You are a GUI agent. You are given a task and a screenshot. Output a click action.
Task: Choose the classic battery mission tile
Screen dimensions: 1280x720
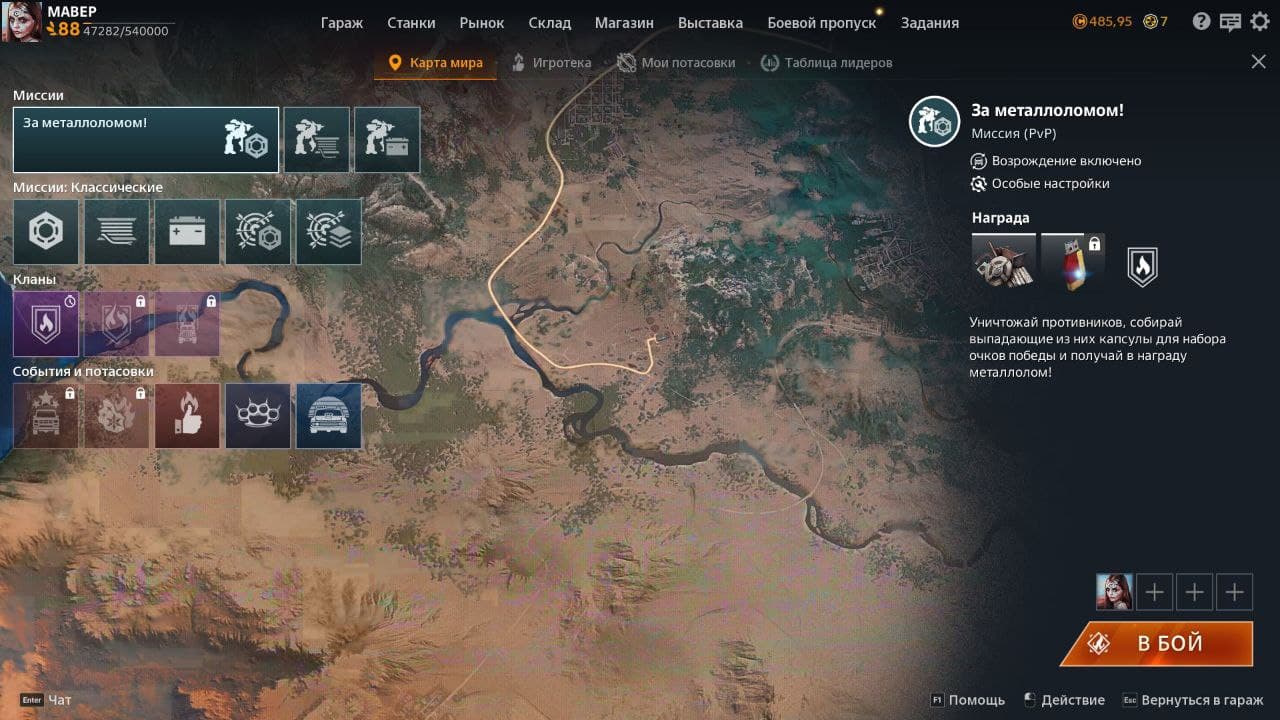(x=187, y=232)
